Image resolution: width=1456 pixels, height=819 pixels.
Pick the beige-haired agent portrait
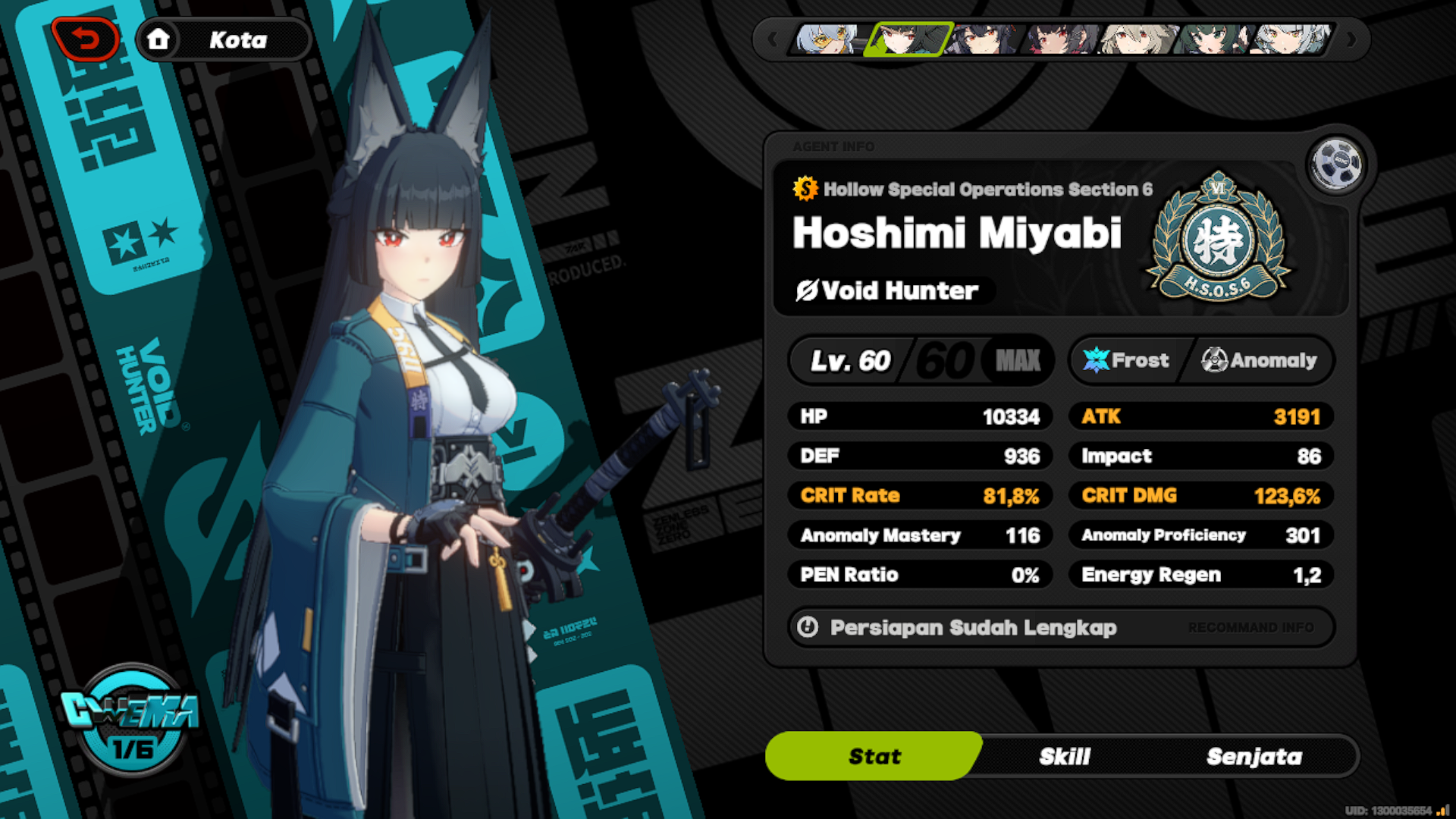(1137, 39)
